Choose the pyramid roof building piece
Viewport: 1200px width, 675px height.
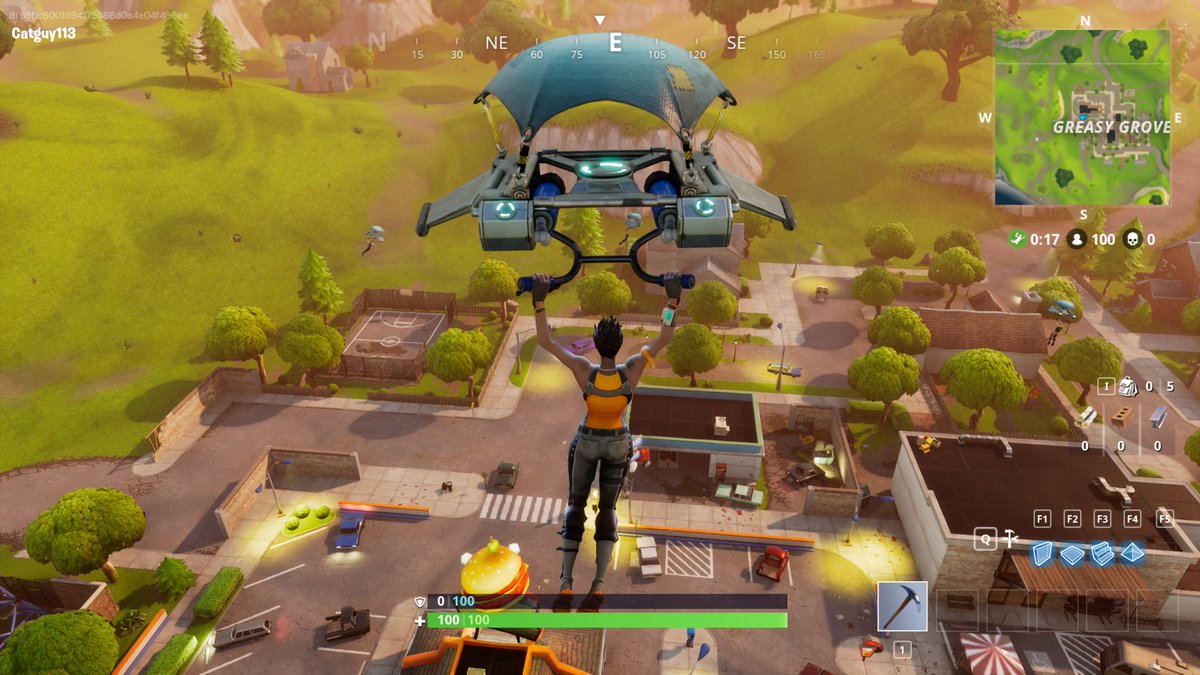(1132, 553)
